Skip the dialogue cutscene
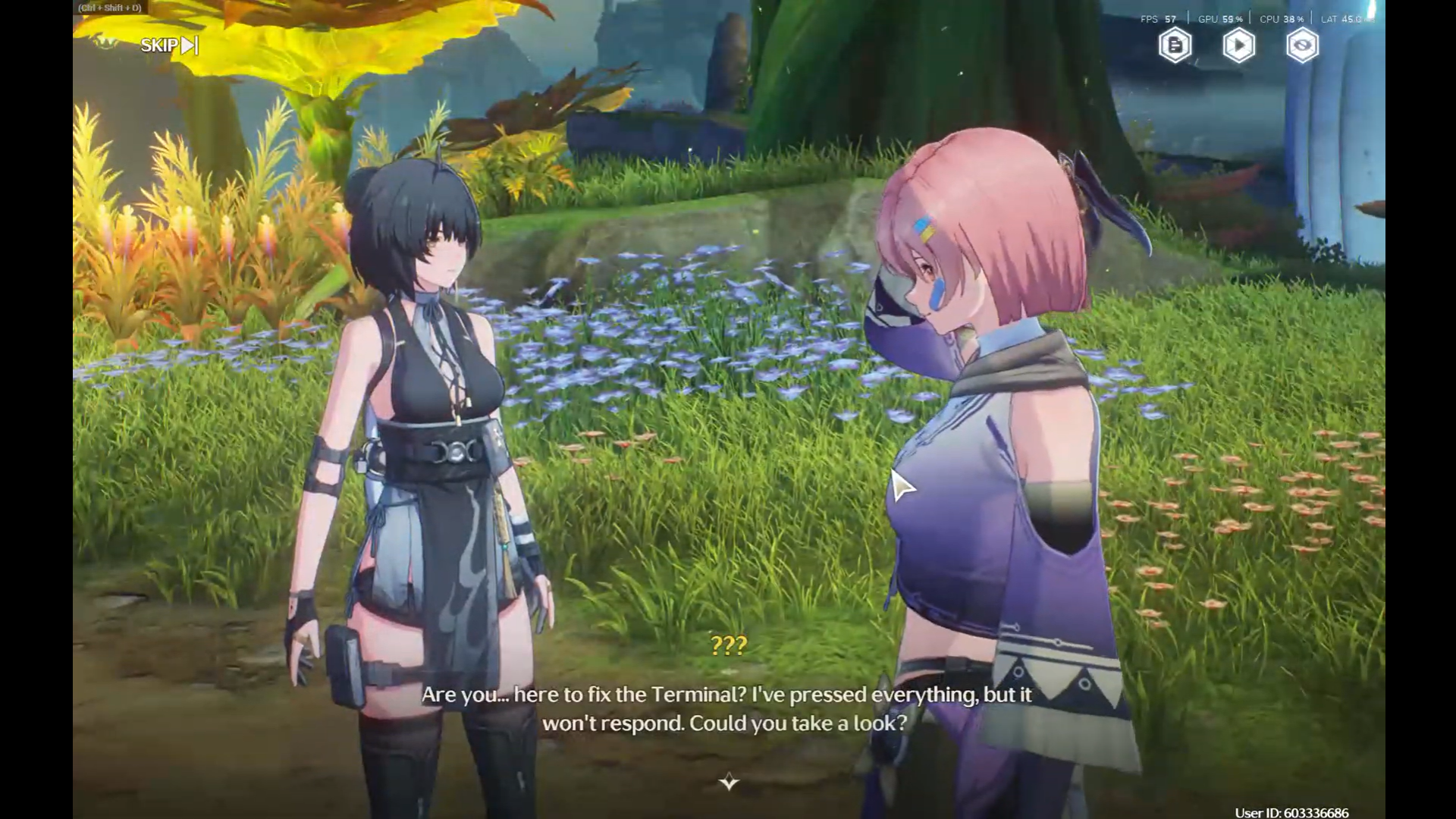 [x=168, y=45]
